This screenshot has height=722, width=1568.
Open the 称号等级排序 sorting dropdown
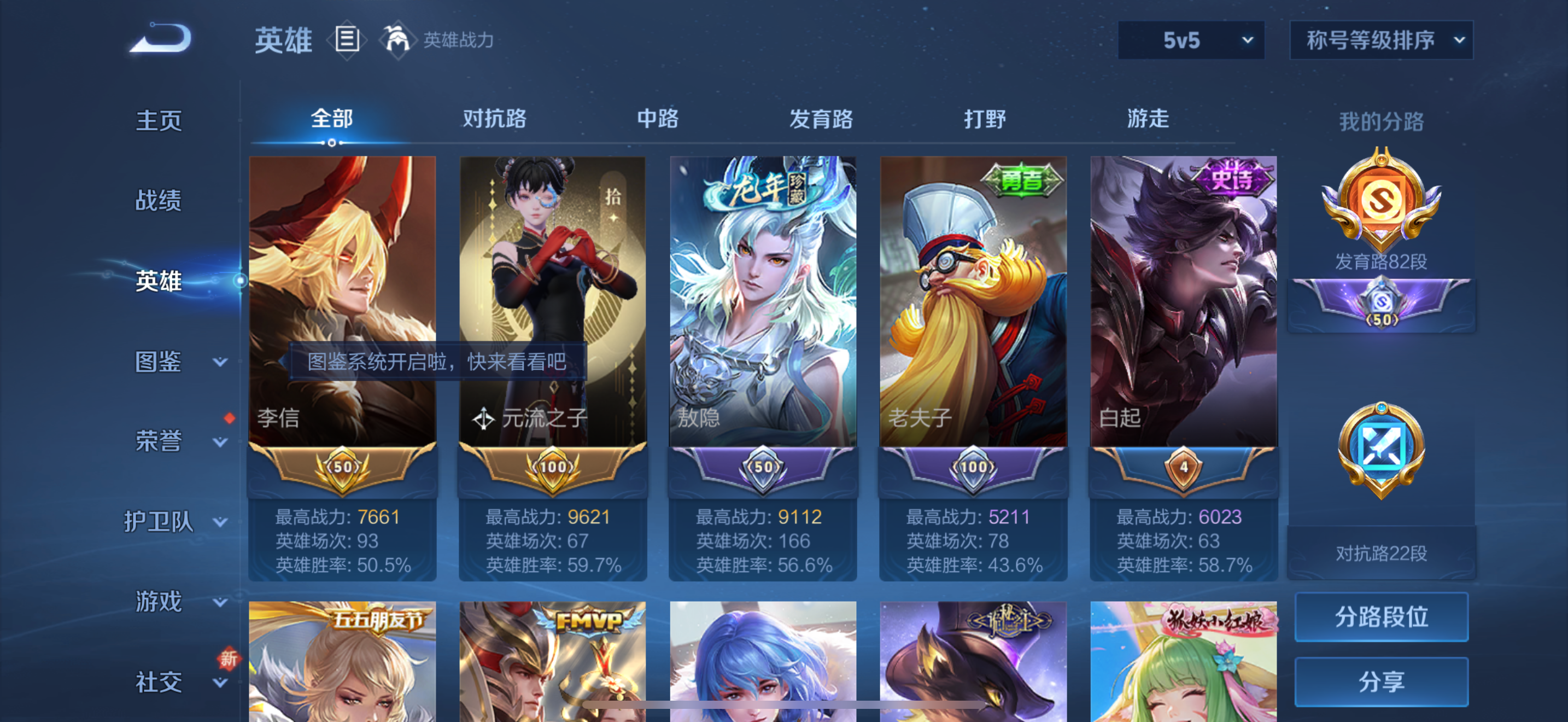[x=1382, y=39]
